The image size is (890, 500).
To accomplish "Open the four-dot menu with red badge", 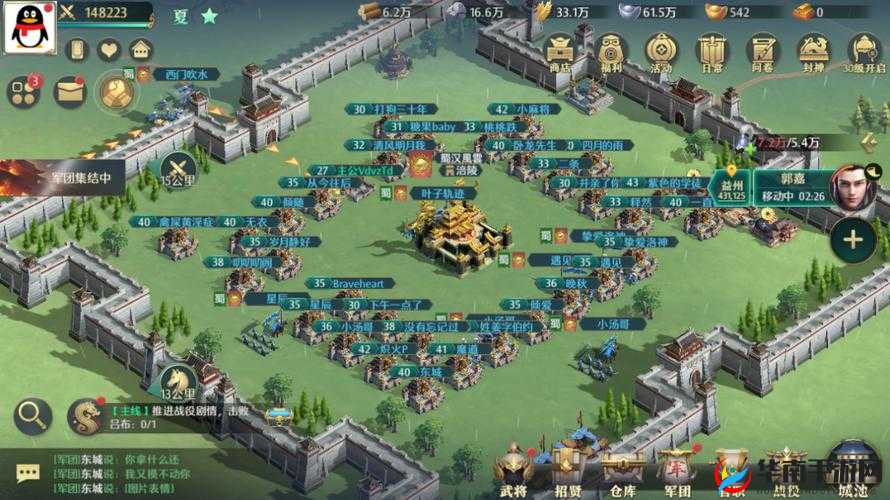I will [22, 92].
